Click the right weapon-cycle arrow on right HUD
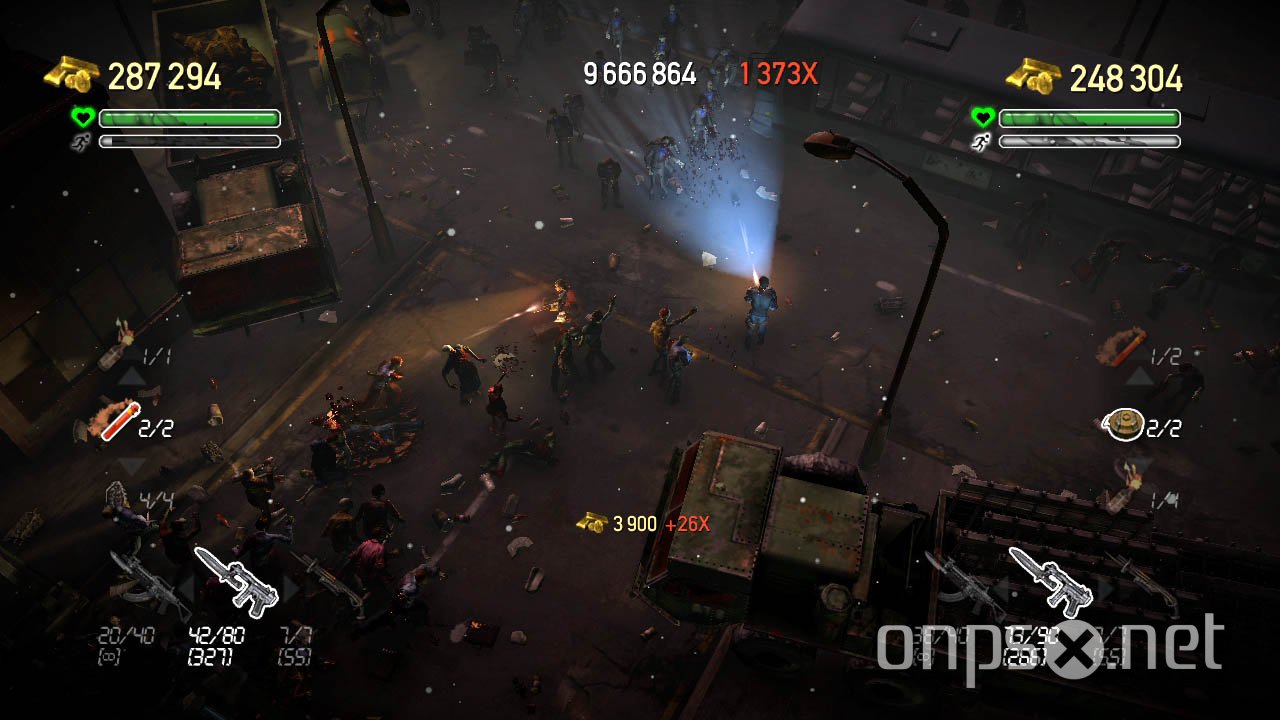The width and height of the screenshot is (1280, 720). (x=1108, y=588)
